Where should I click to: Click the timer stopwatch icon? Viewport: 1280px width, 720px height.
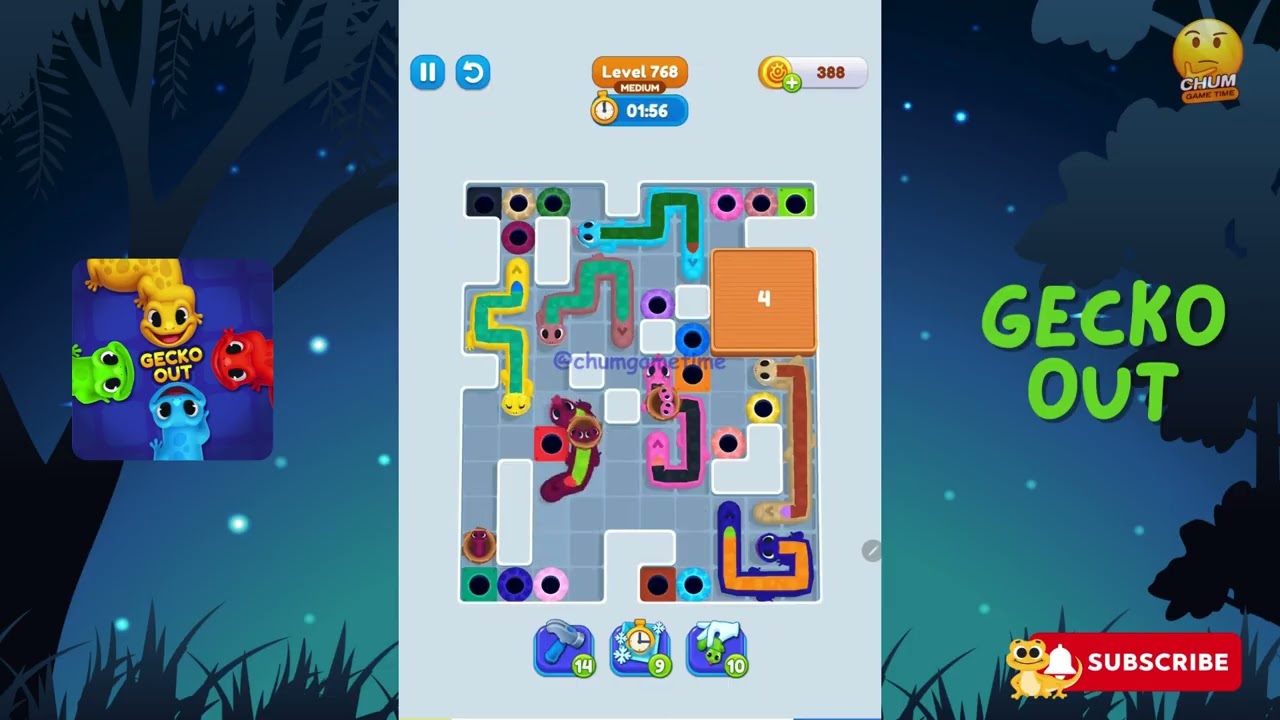[x=603, y=111]
